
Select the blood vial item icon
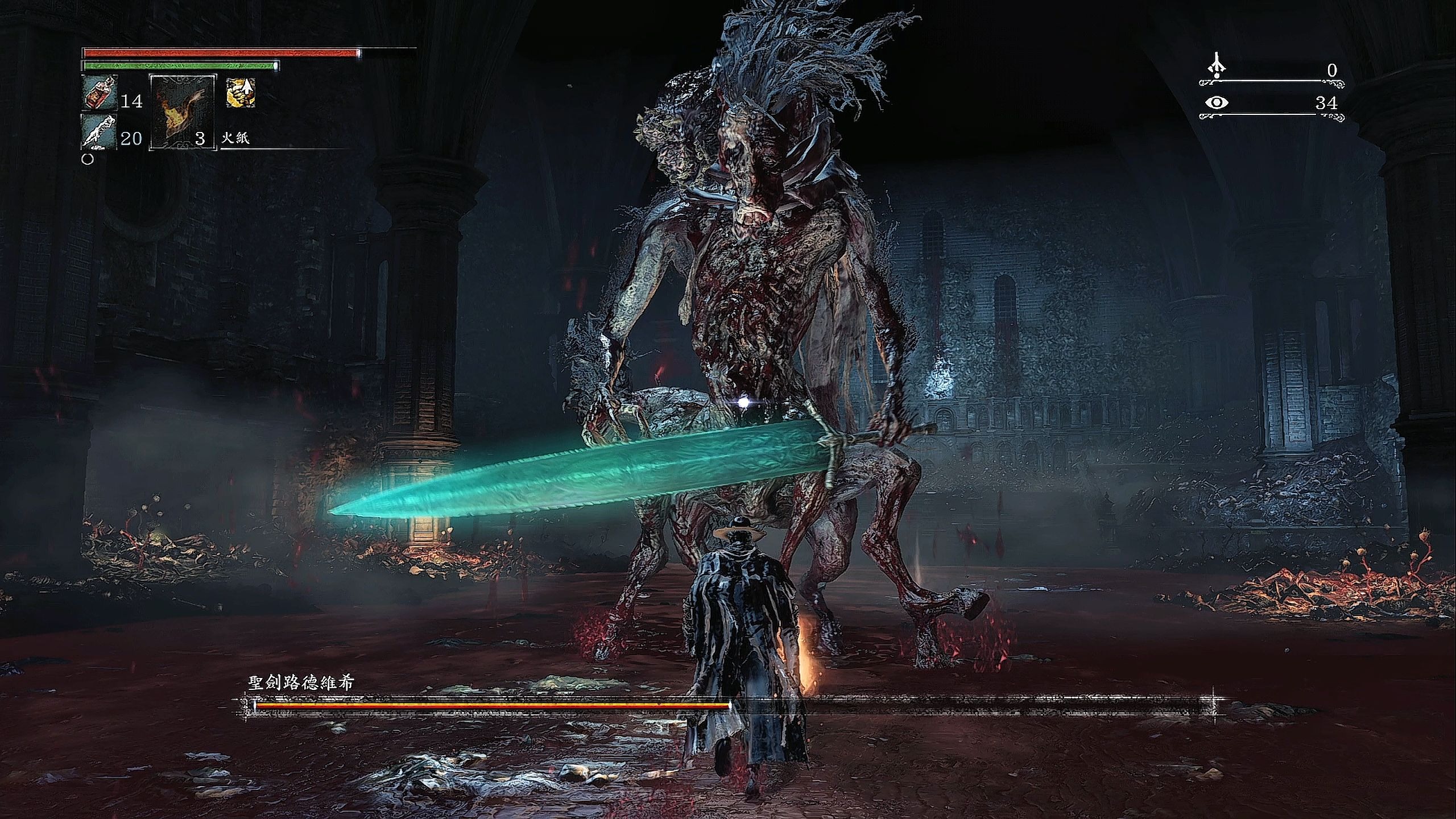[x=100, y=92]
